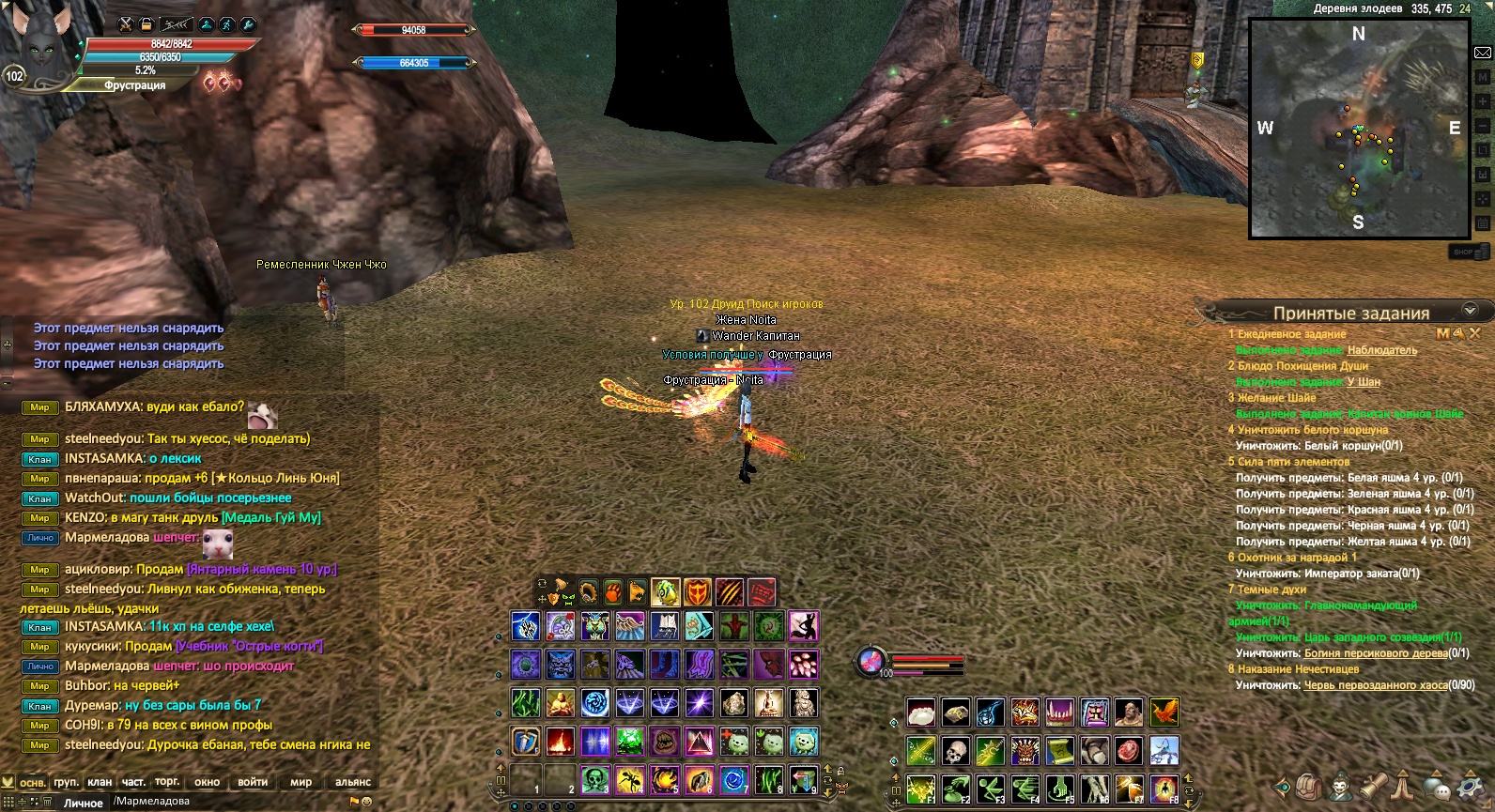Use the white skull item icon
This screenshot has width=1495, height=812.
tap(955, 751)
